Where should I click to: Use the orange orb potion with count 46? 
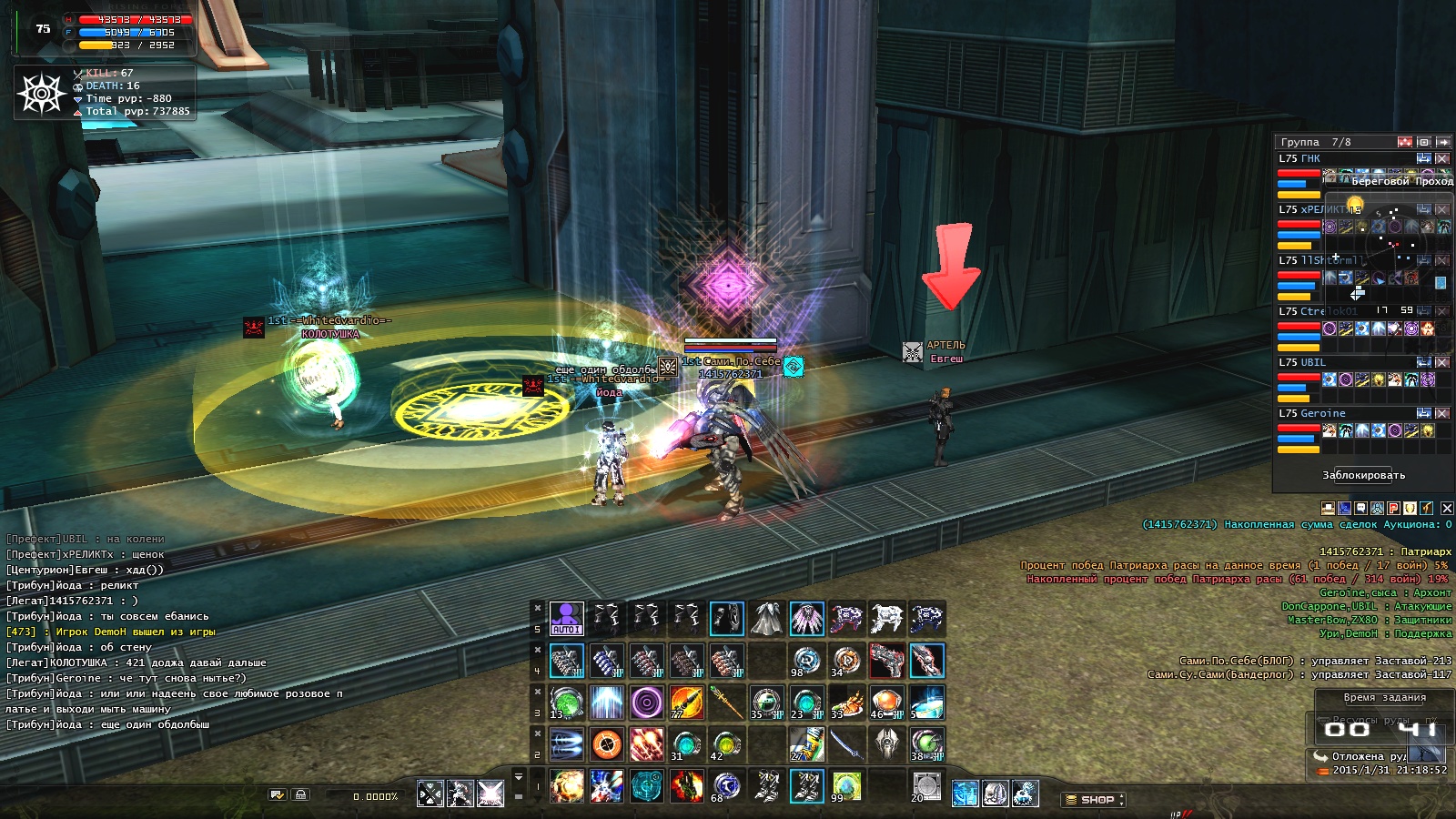(886, 703)
